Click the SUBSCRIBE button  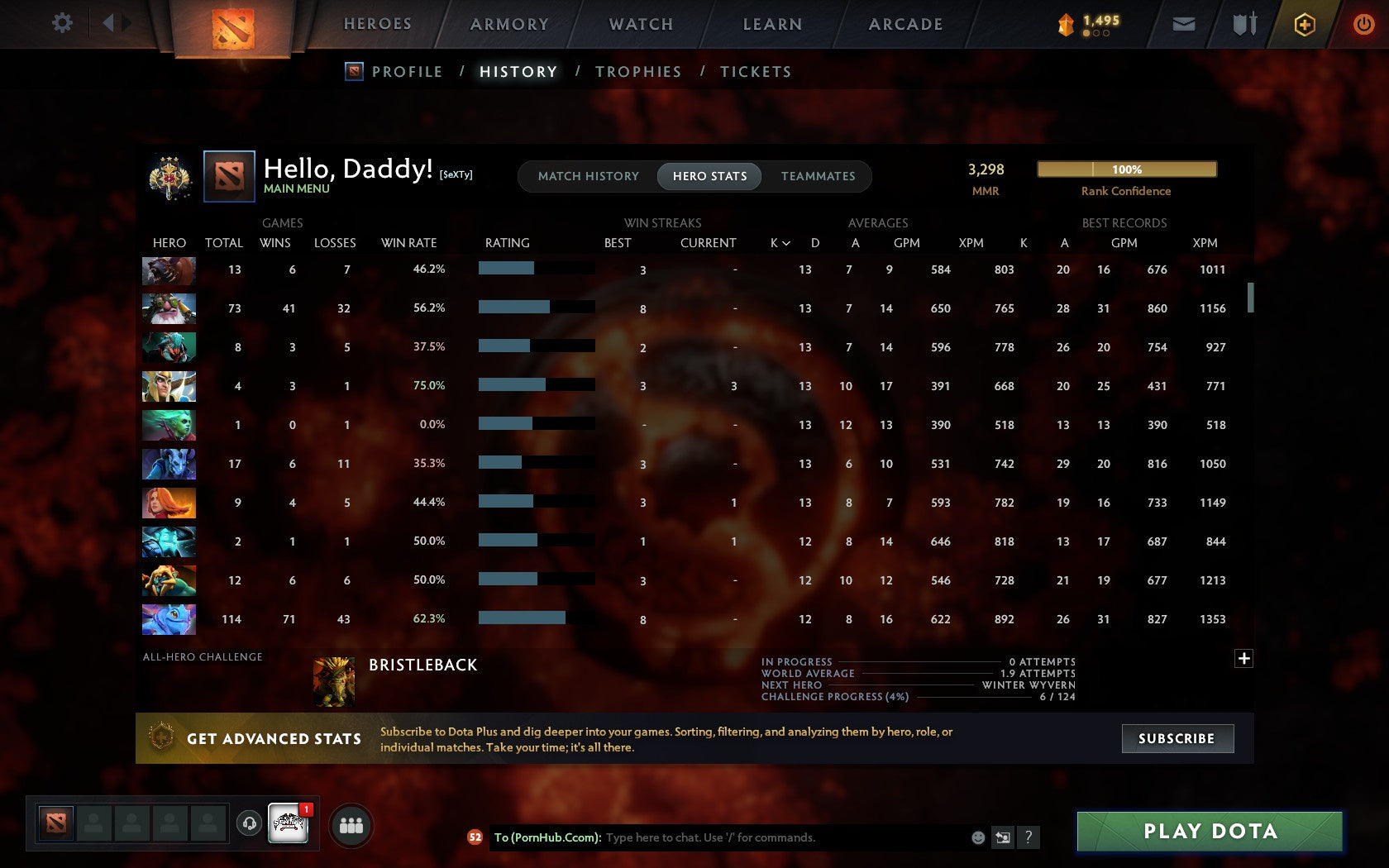(x=1177, y=738)
